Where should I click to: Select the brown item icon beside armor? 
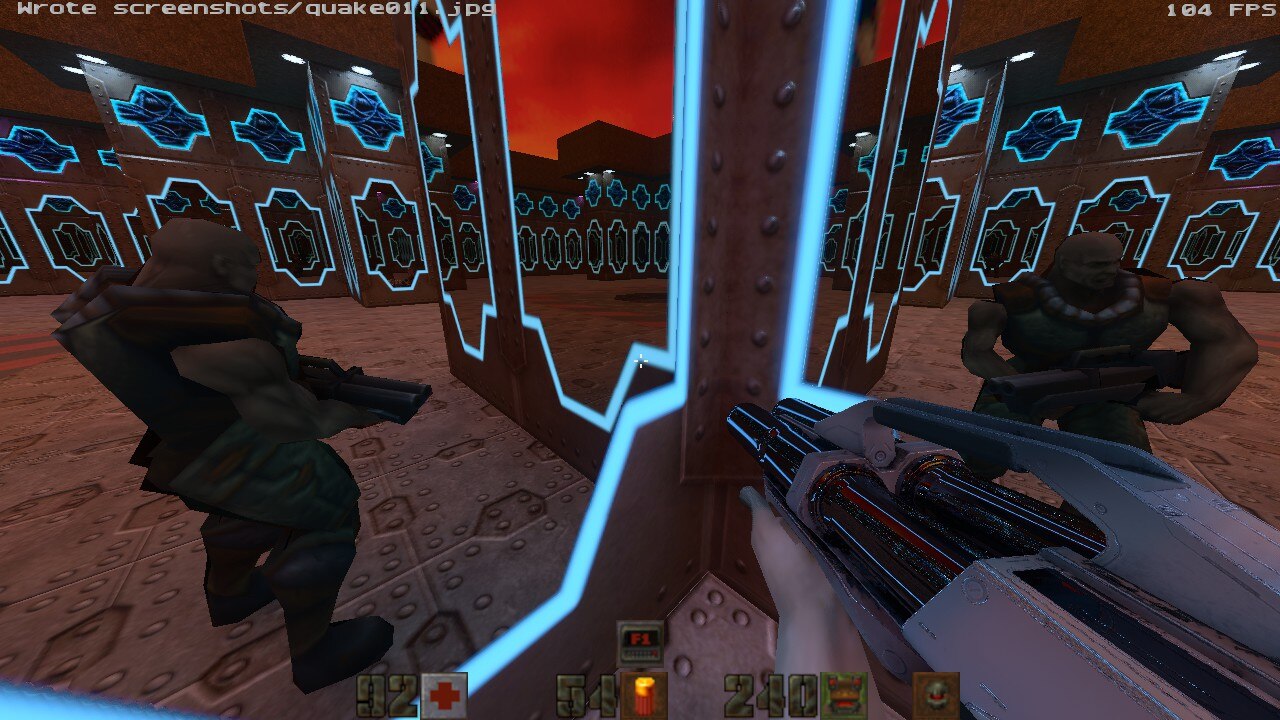click(x=936, y=696)
